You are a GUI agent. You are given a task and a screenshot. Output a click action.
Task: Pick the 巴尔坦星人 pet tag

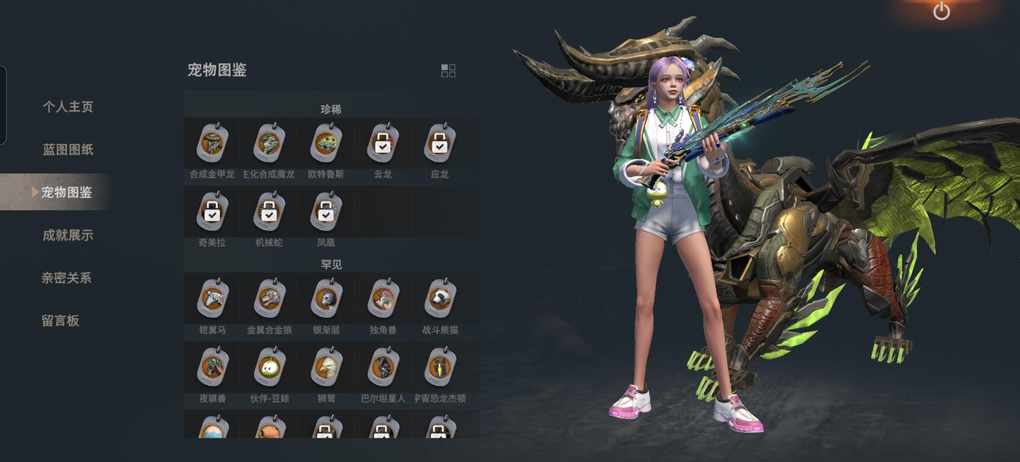pos(383,369)
